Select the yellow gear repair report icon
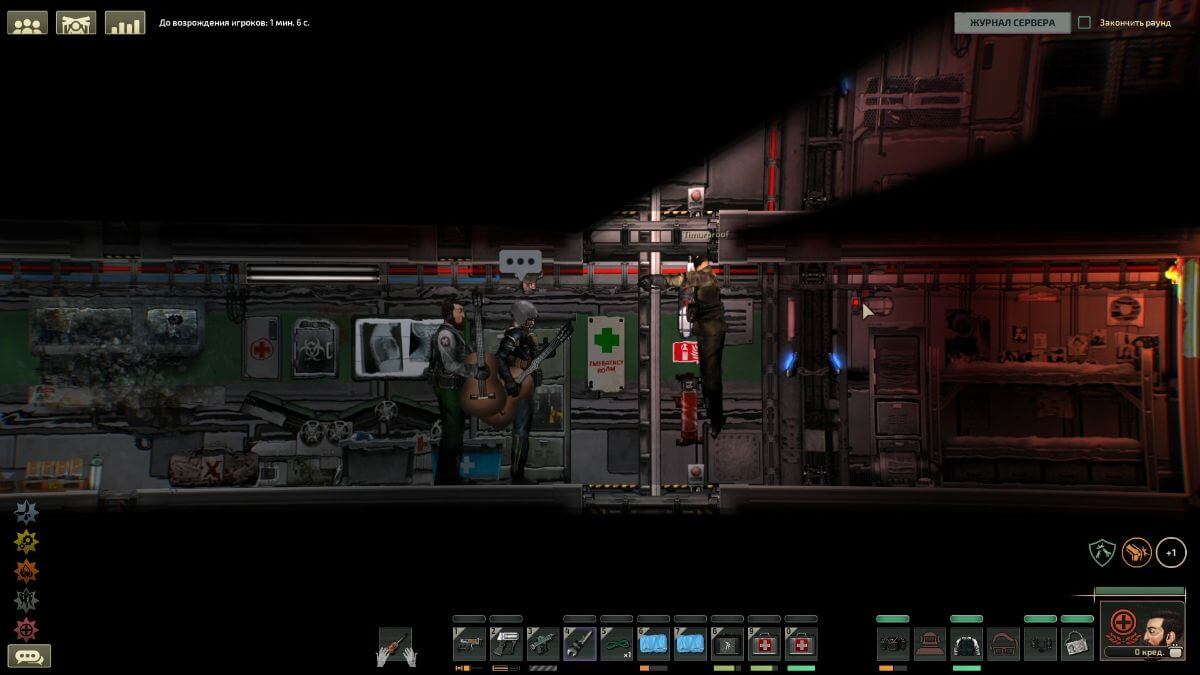The image size is (1200, 675). 26,542
